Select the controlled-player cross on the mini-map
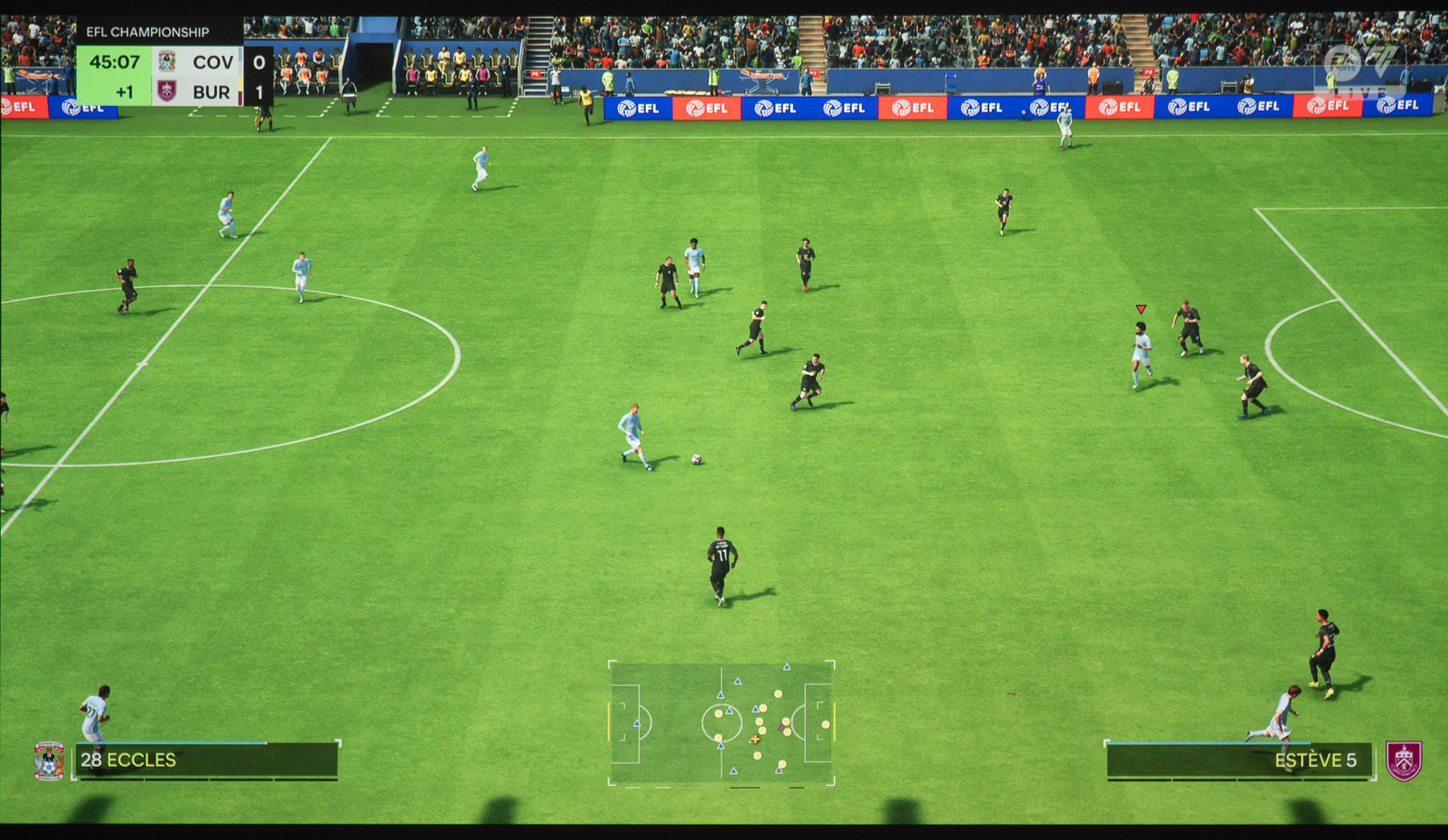 point(755,740)
